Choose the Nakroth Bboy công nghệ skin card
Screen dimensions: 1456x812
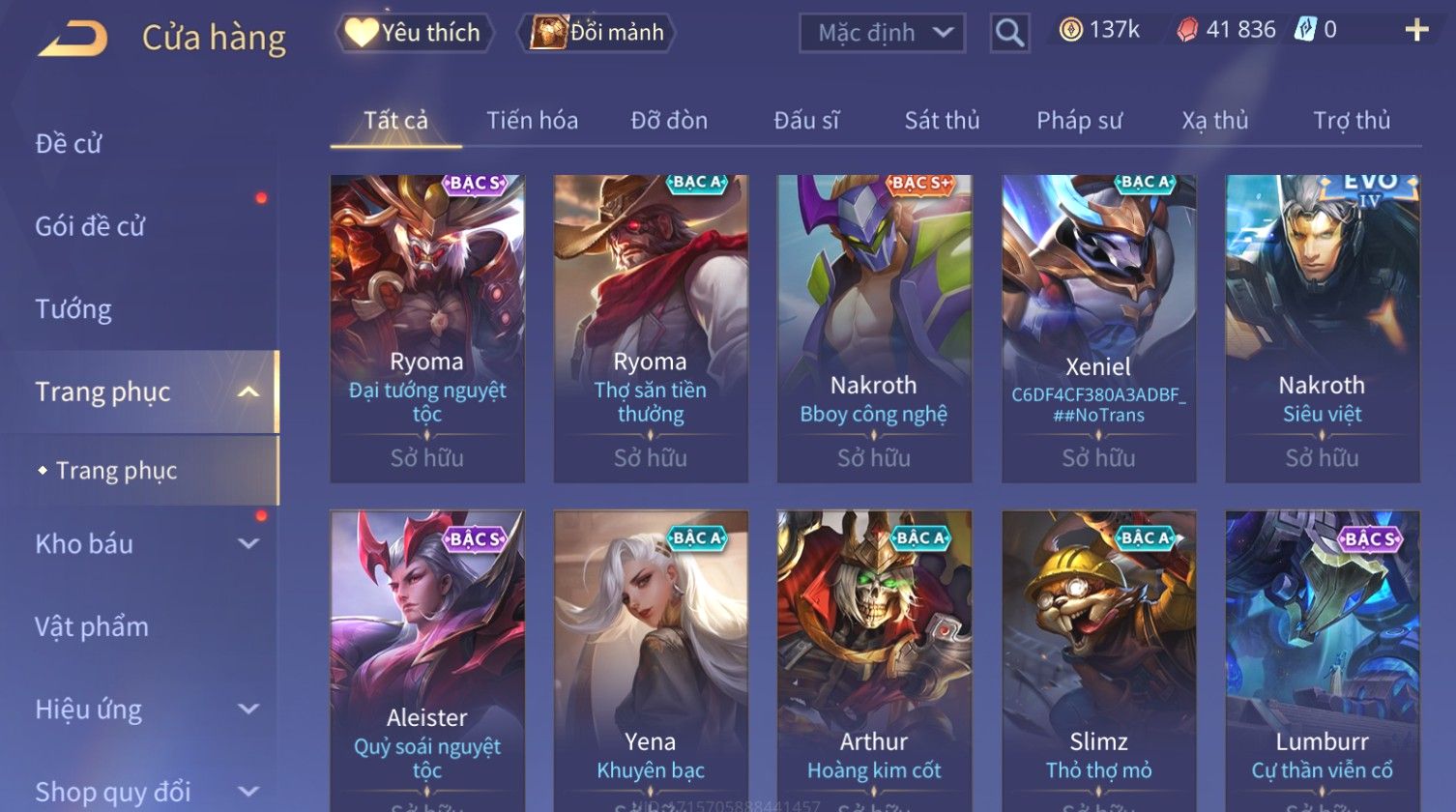[x=874, y=328]
